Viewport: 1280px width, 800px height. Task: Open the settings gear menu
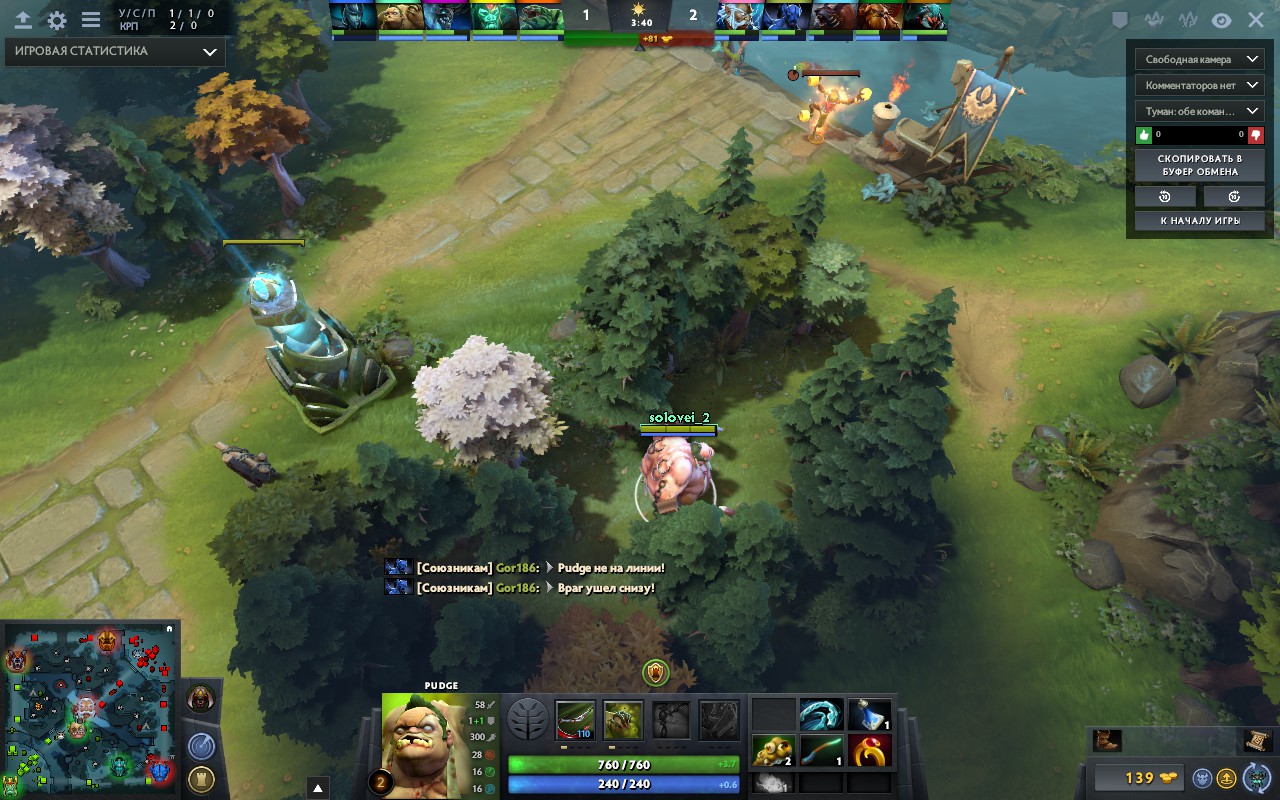(57, 20)
